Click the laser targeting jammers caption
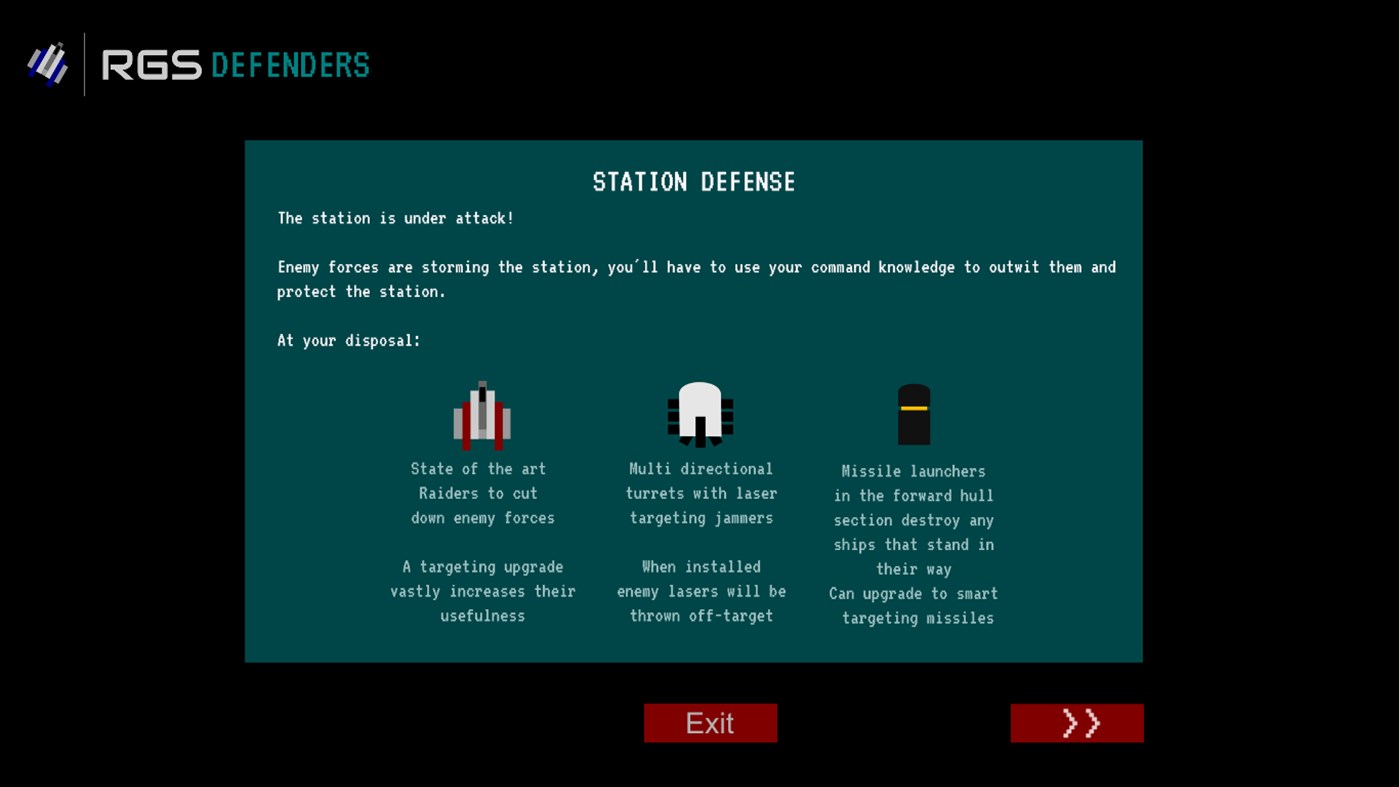The image size is (1399, 787). tap(701, 493)
